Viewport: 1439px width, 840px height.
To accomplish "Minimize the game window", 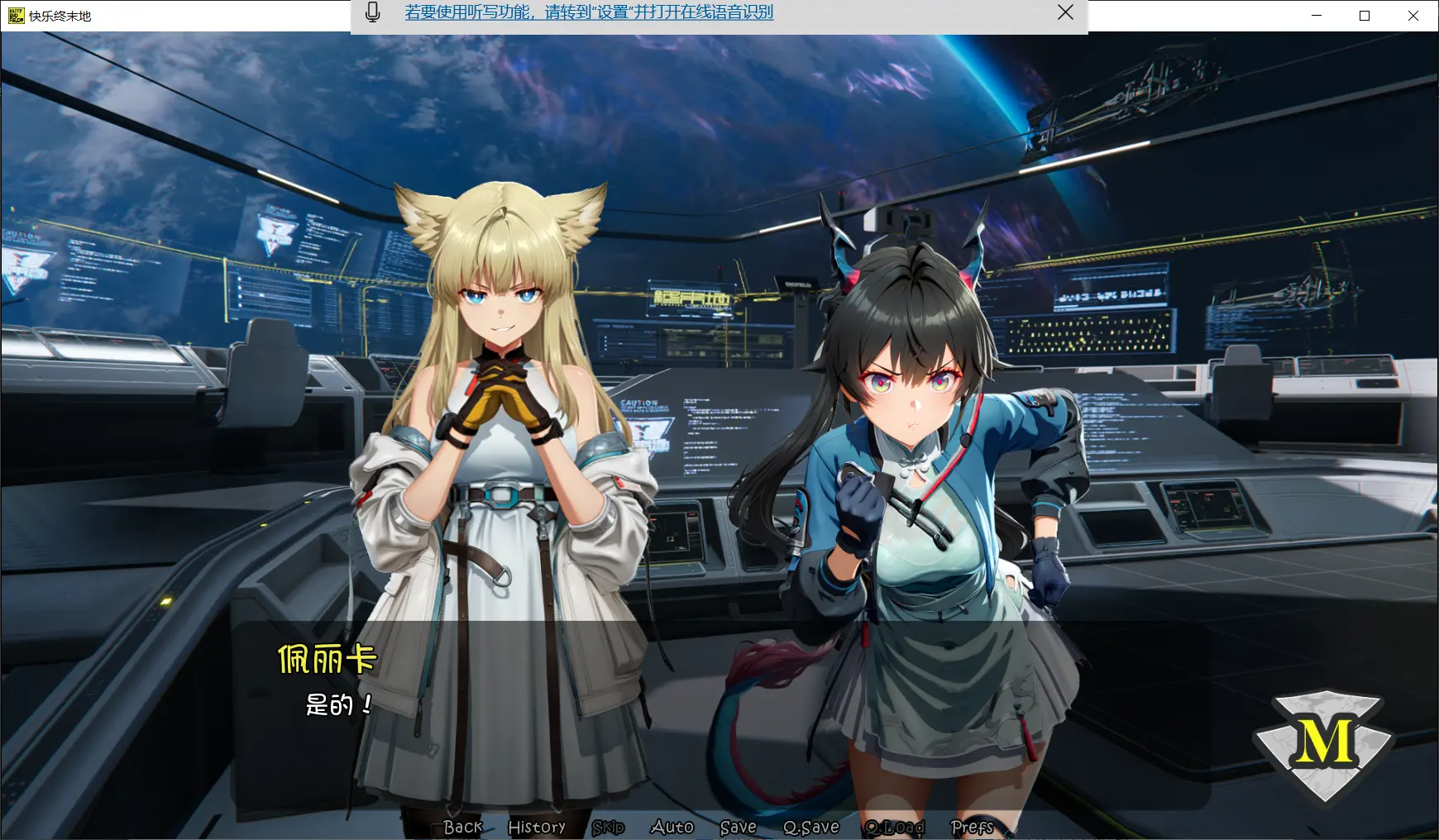I will tap(1317, 16).
